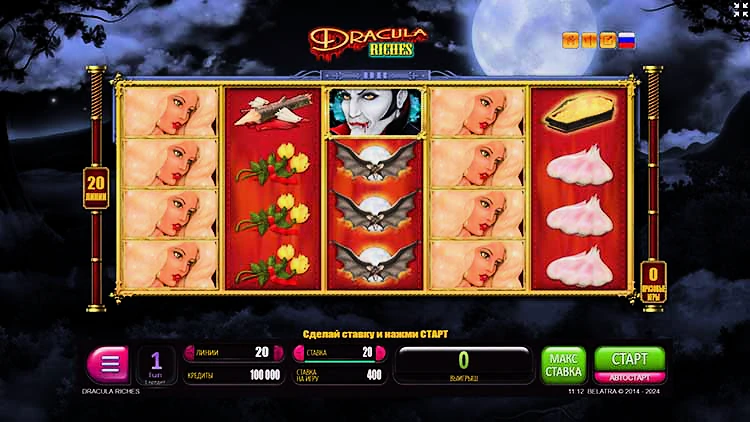Spin the reels with СТАРТ
Image resolution: width=750 pixels, height=422 pixels.
tap(629, 358)
